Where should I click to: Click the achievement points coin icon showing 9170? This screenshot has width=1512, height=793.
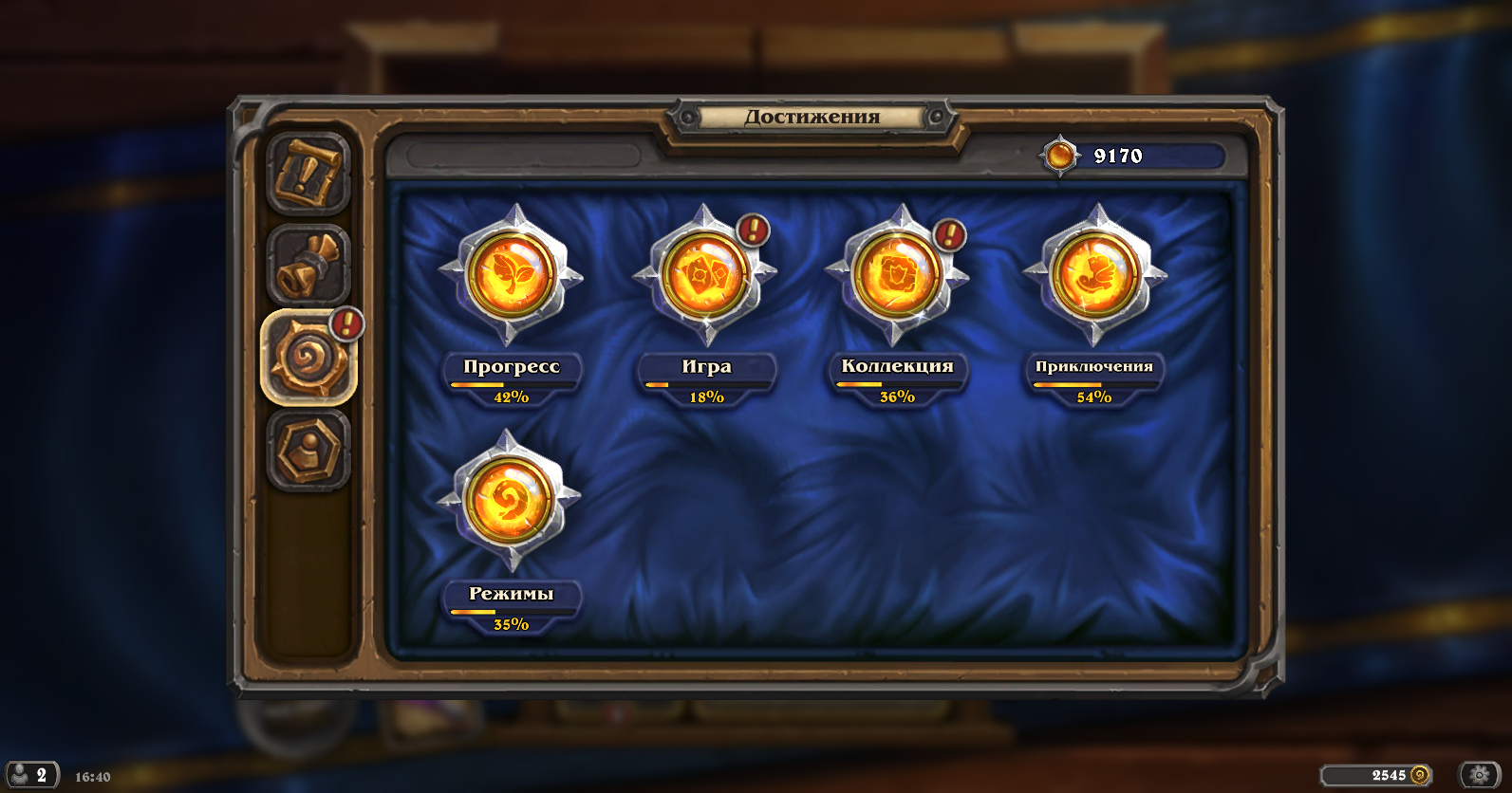point(1060,156)
